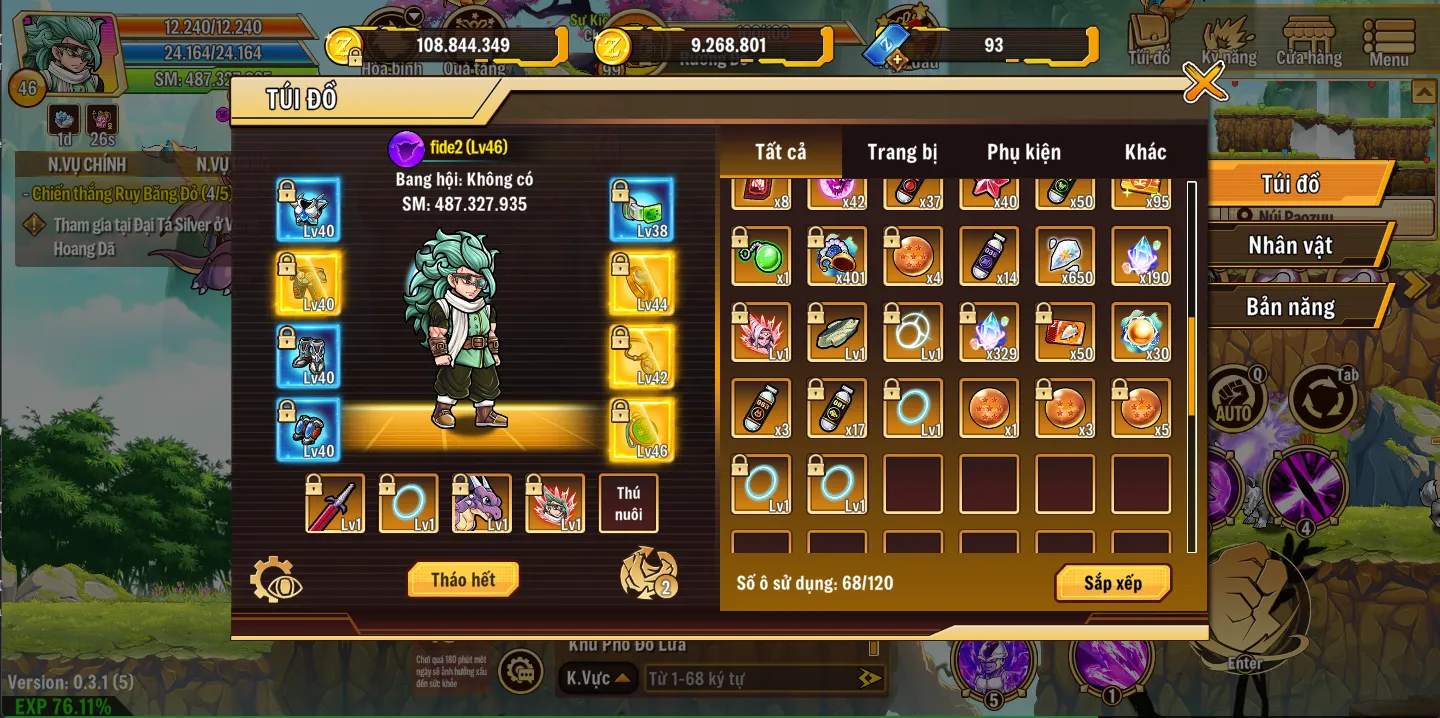Open the Nhân vật side panel

click(1290, 245)
